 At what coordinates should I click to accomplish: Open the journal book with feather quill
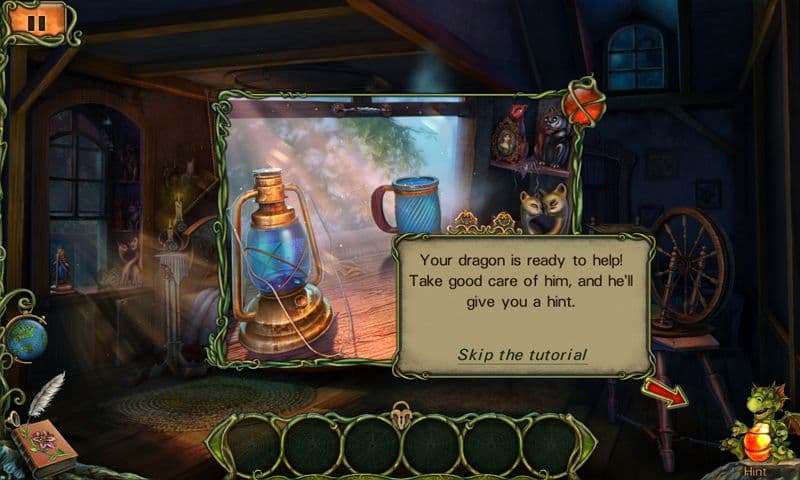click(x=43, y=440)
